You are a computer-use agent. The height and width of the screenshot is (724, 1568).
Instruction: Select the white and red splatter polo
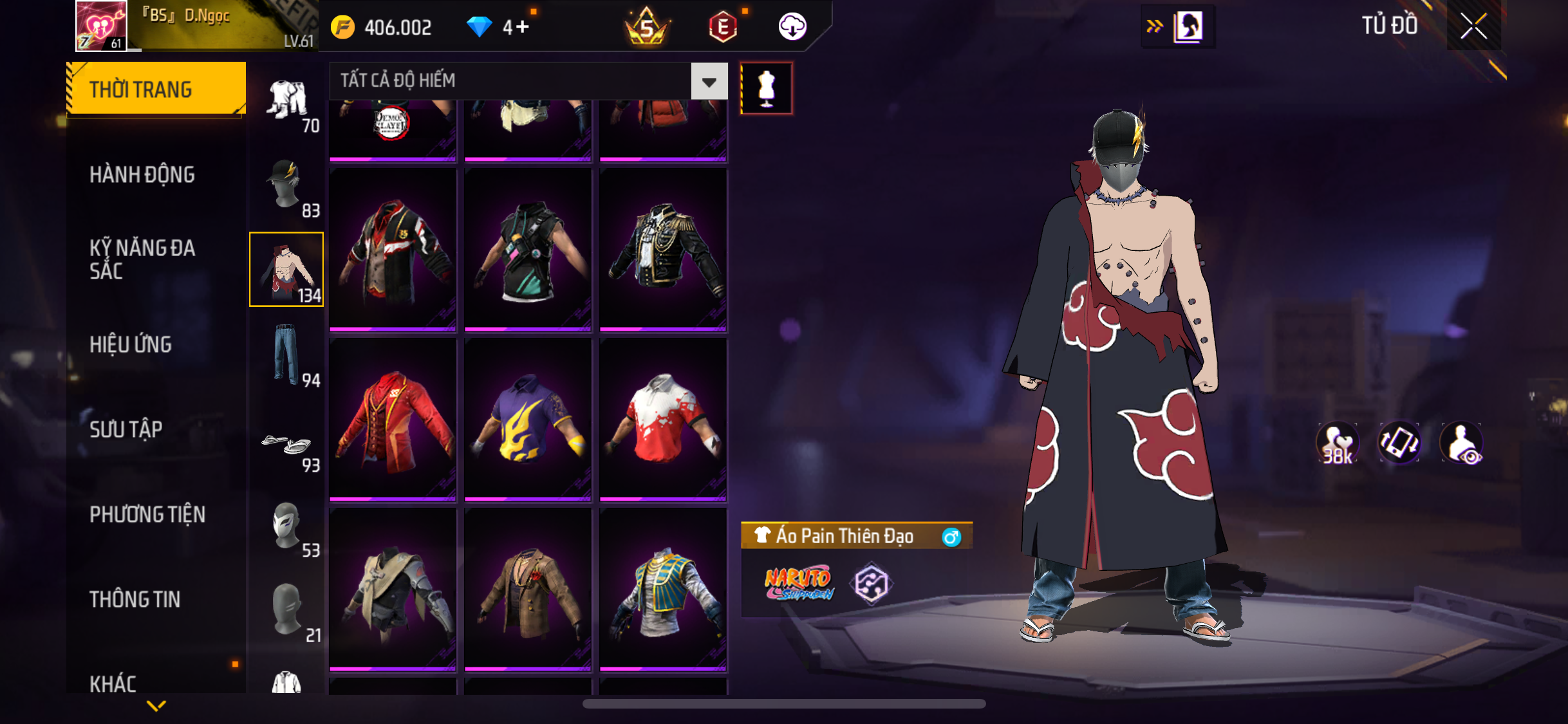pos(663,419)
